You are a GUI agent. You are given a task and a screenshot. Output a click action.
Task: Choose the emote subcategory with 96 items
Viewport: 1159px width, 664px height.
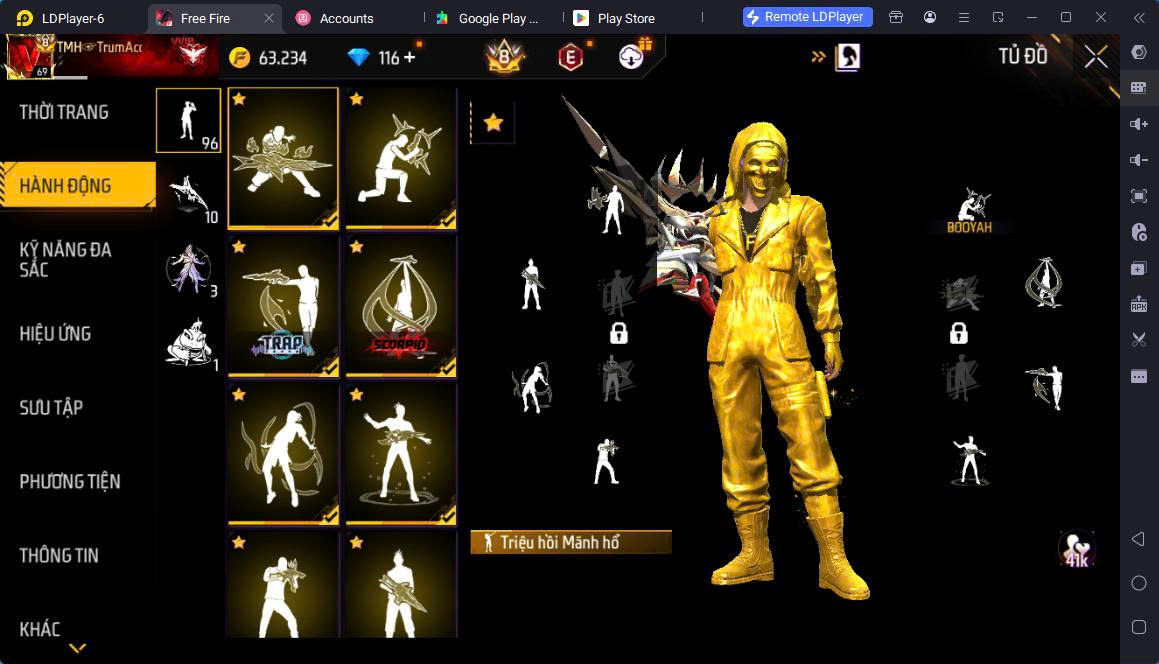[x=188, y=120]
